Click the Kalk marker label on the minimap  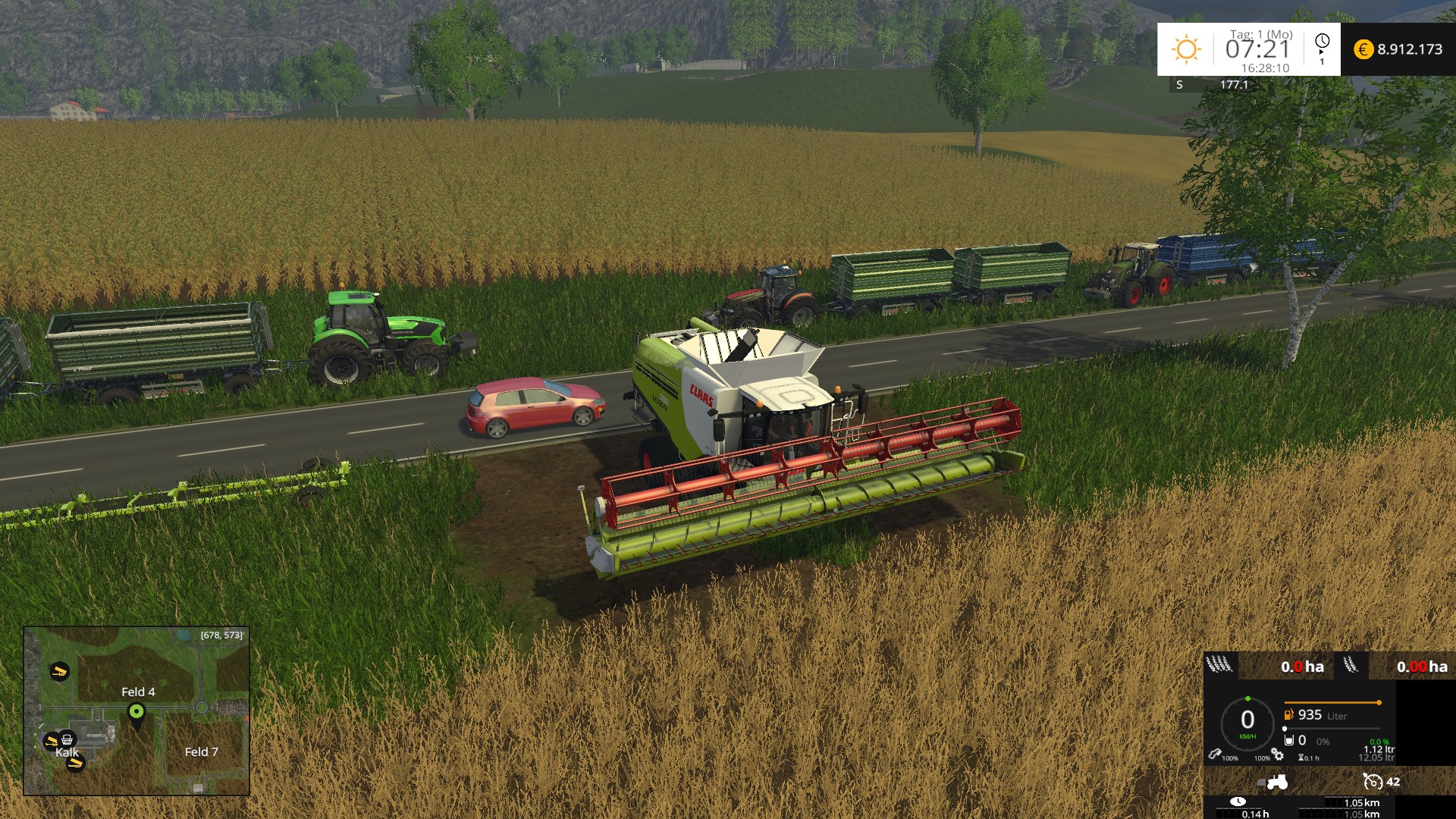pyautogui.click(x=67, y=752)
